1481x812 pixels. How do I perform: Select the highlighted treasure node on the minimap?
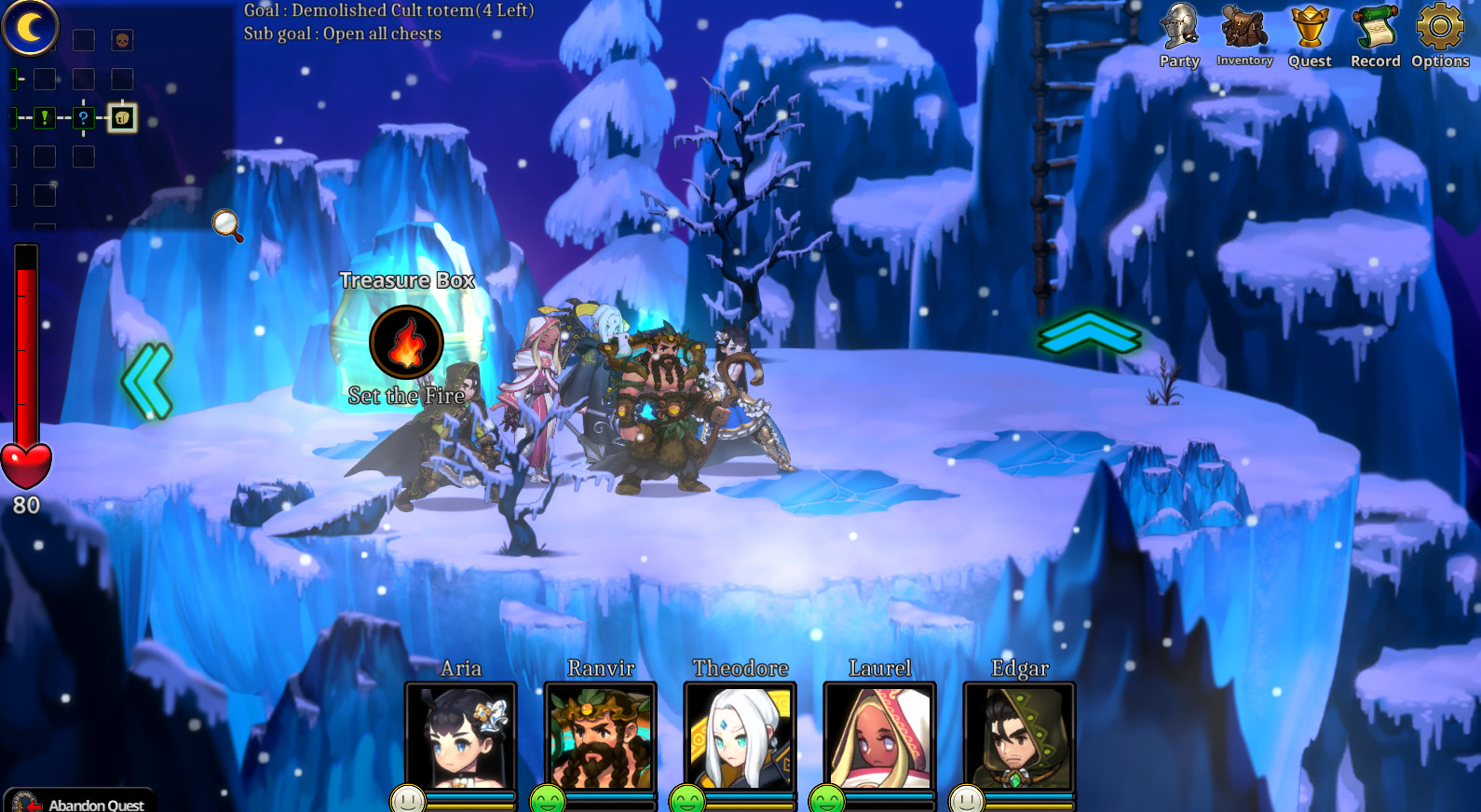coord(120,117)
